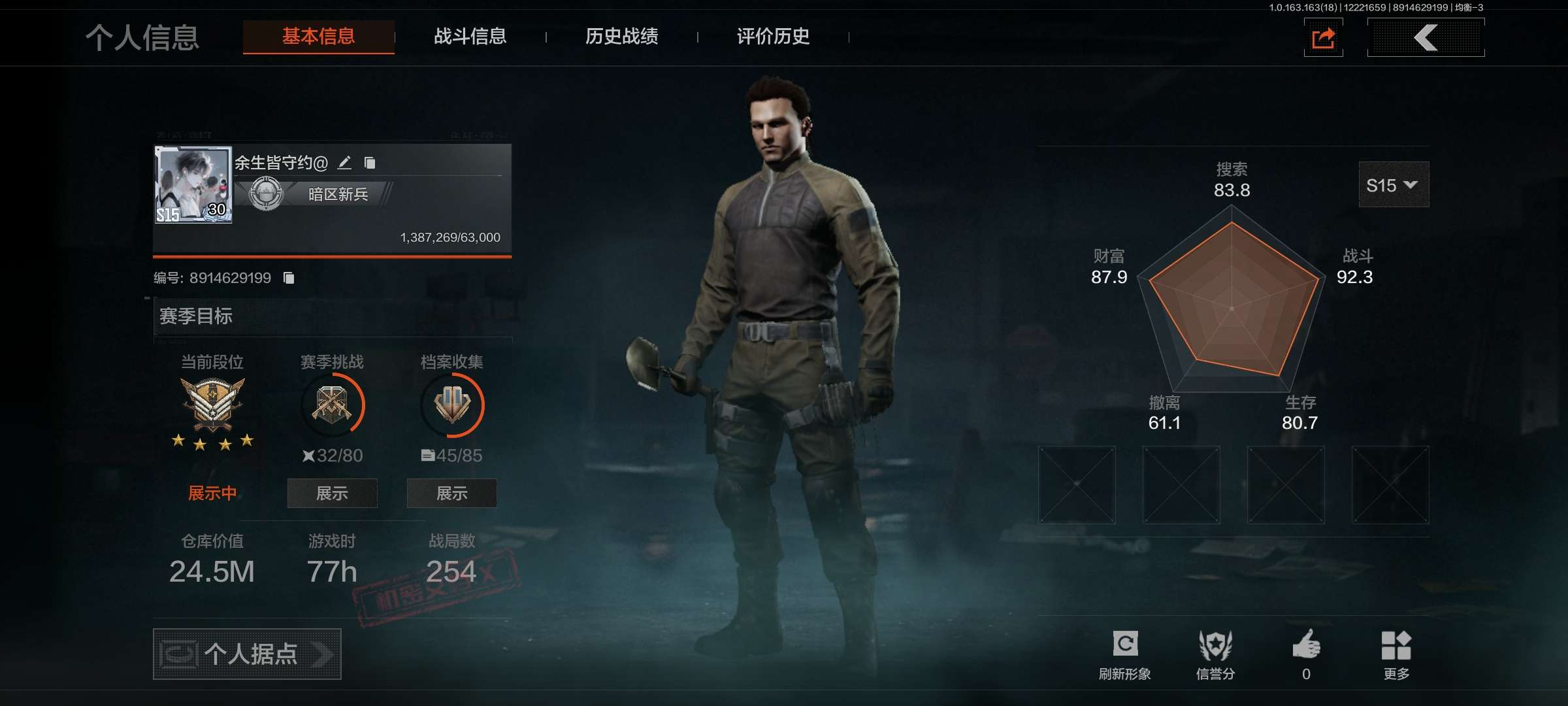Go back using the arrow button
This screenshot has width=1568, height=706.
pos(1426,38)
